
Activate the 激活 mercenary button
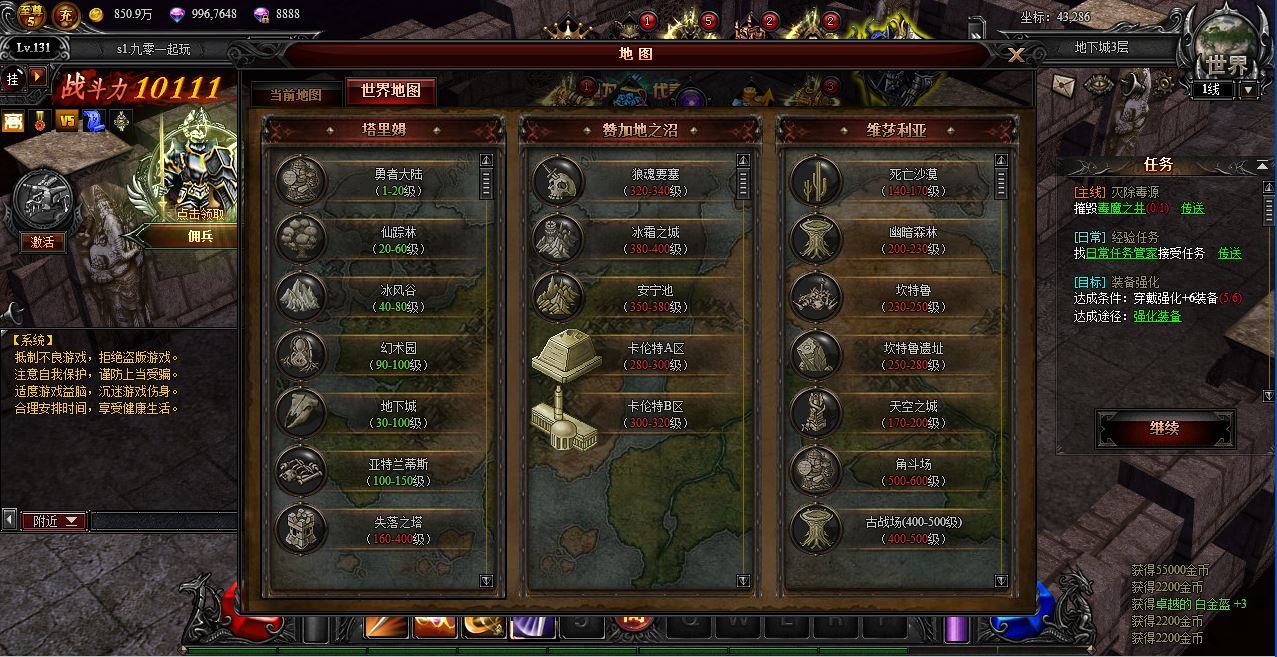42,242
